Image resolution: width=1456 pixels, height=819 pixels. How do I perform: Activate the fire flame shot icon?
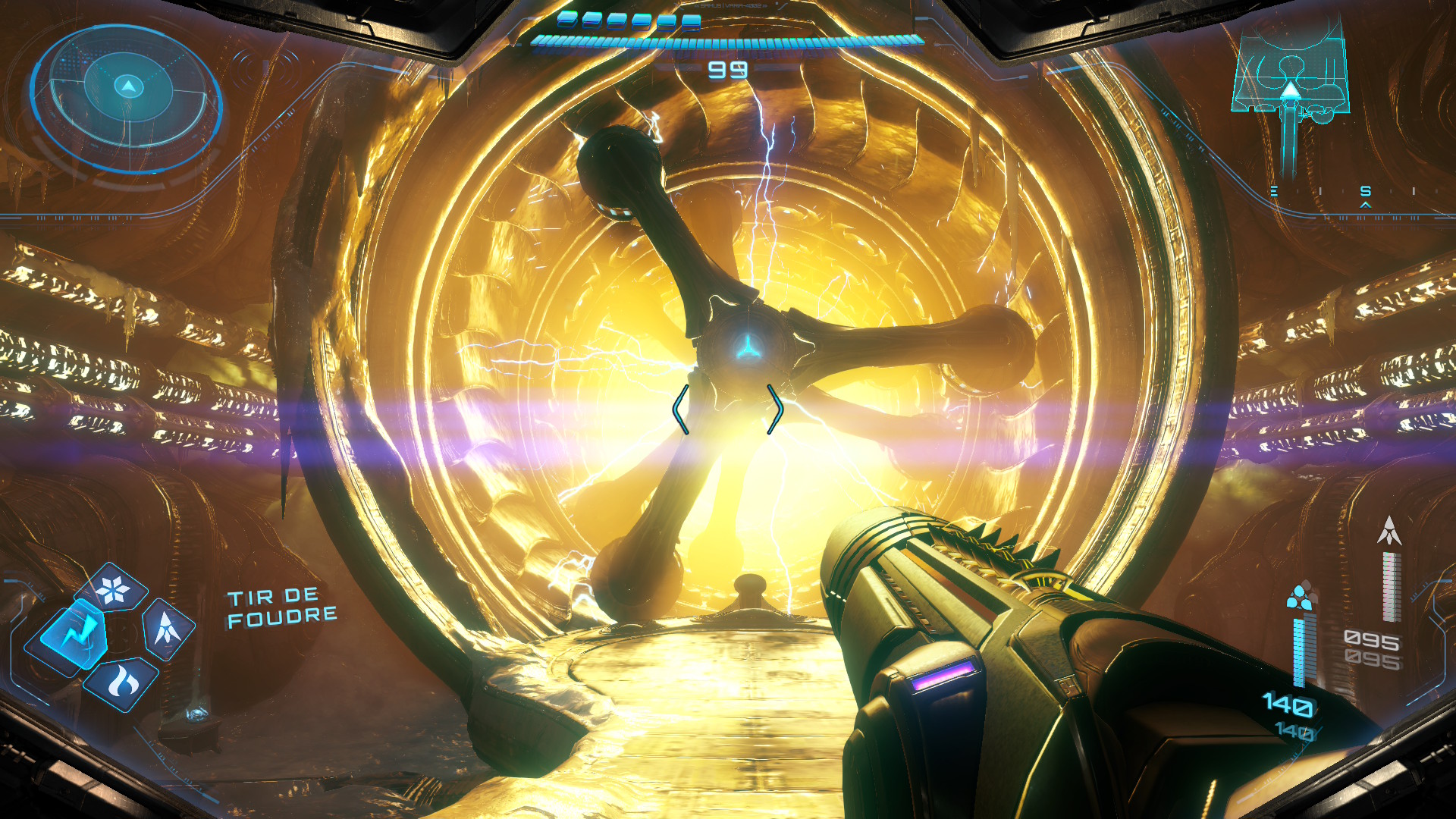coord(121,682)
